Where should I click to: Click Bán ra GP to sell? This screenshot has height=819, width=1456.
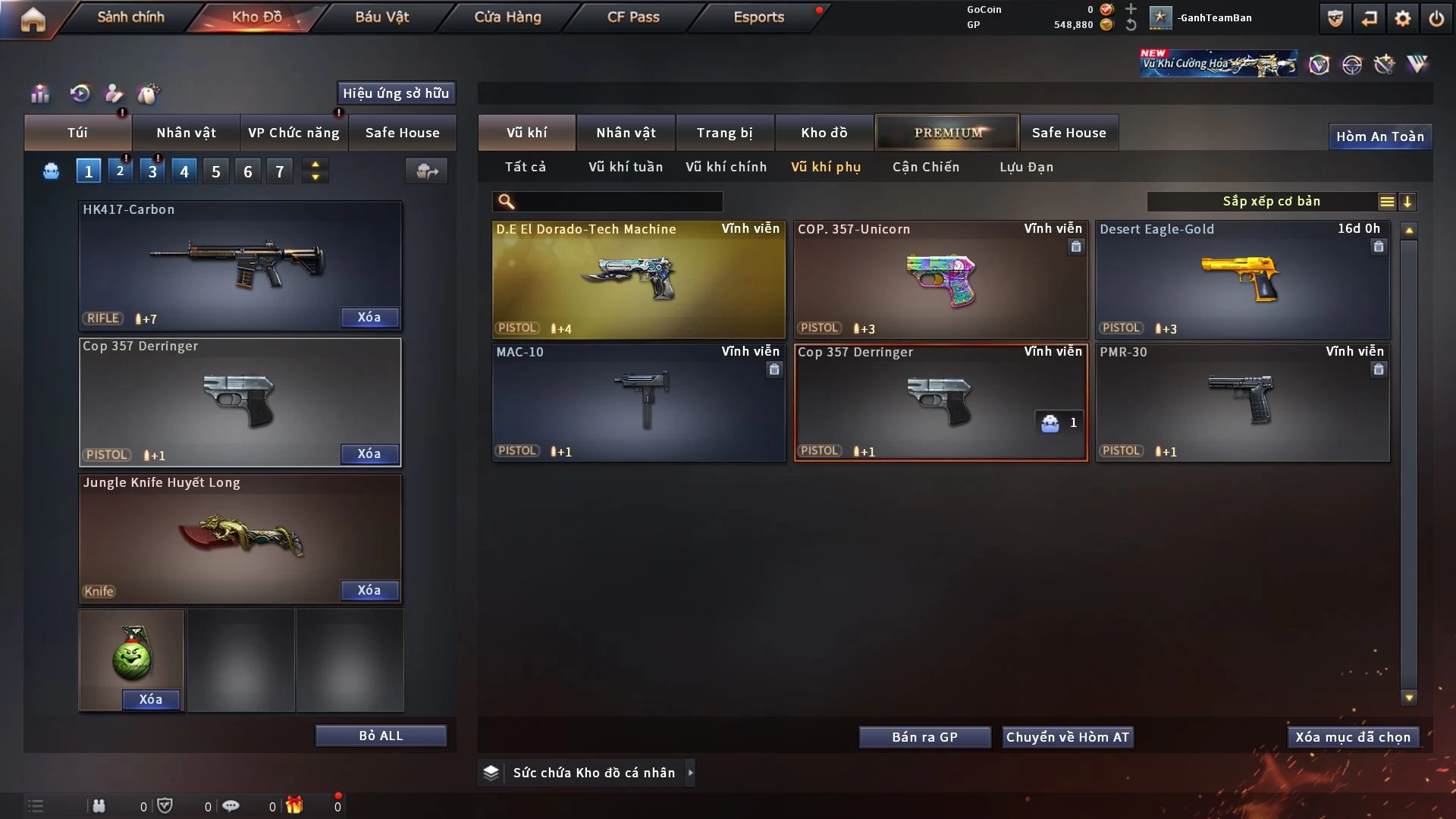924,737
